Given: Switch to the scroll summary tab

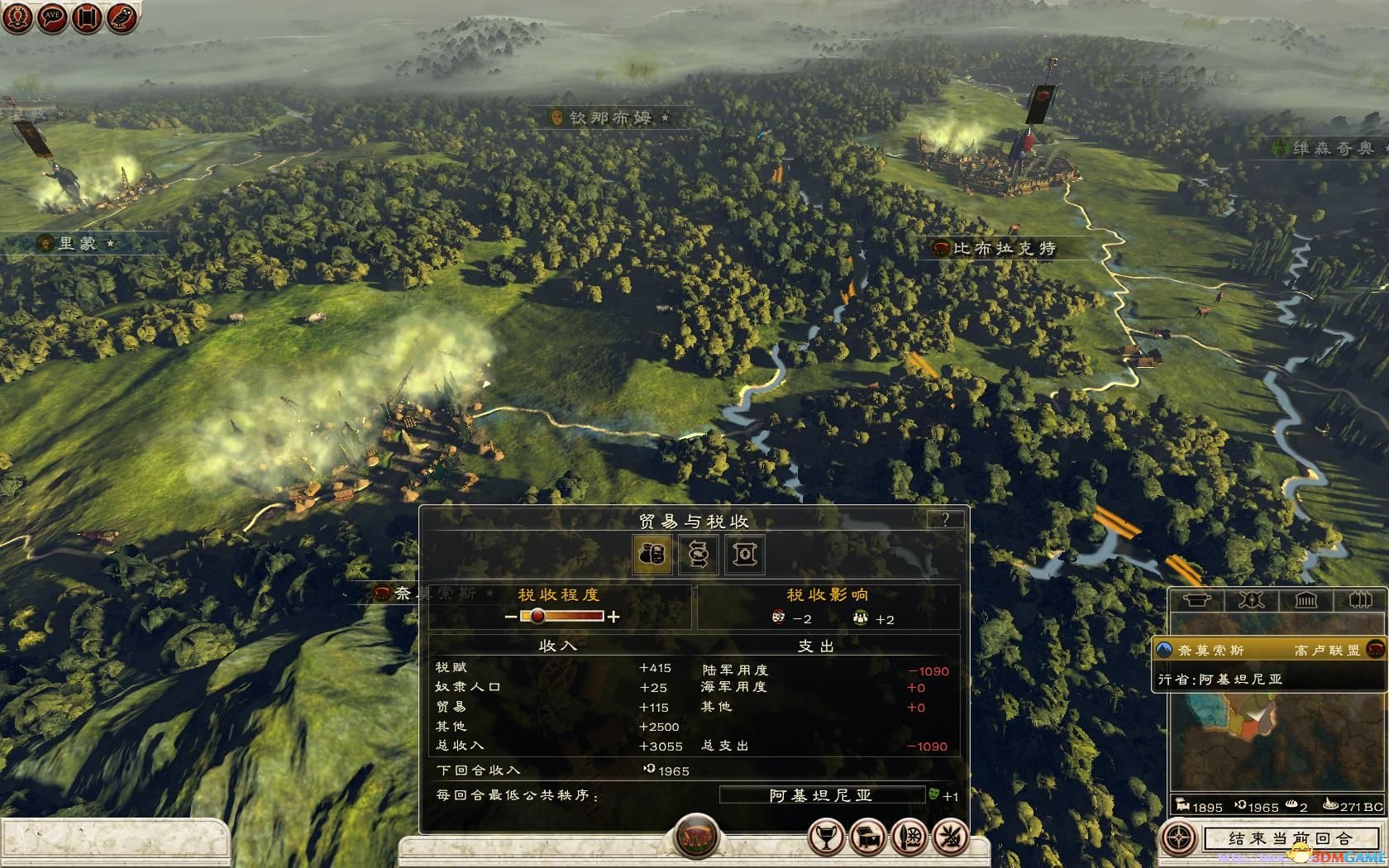Looking at the screenshot, I should [x=744, y=554].
